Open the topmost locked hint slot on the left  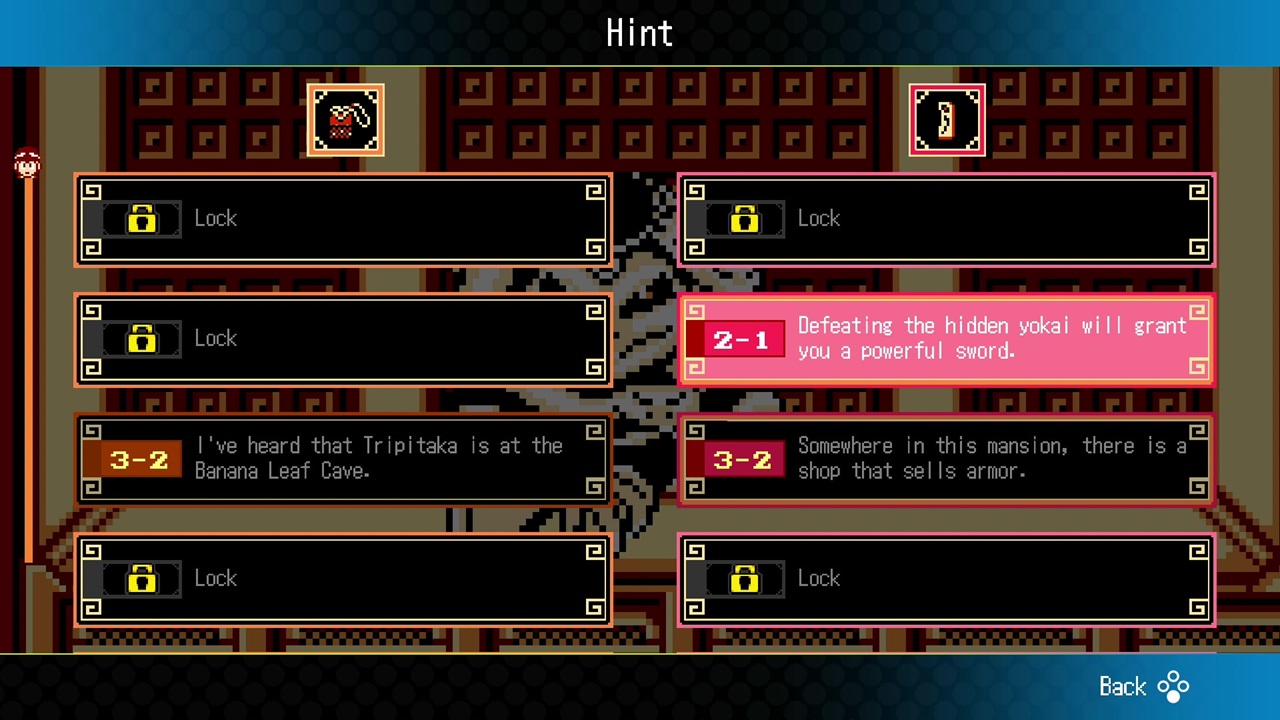[x=343, y=219]
